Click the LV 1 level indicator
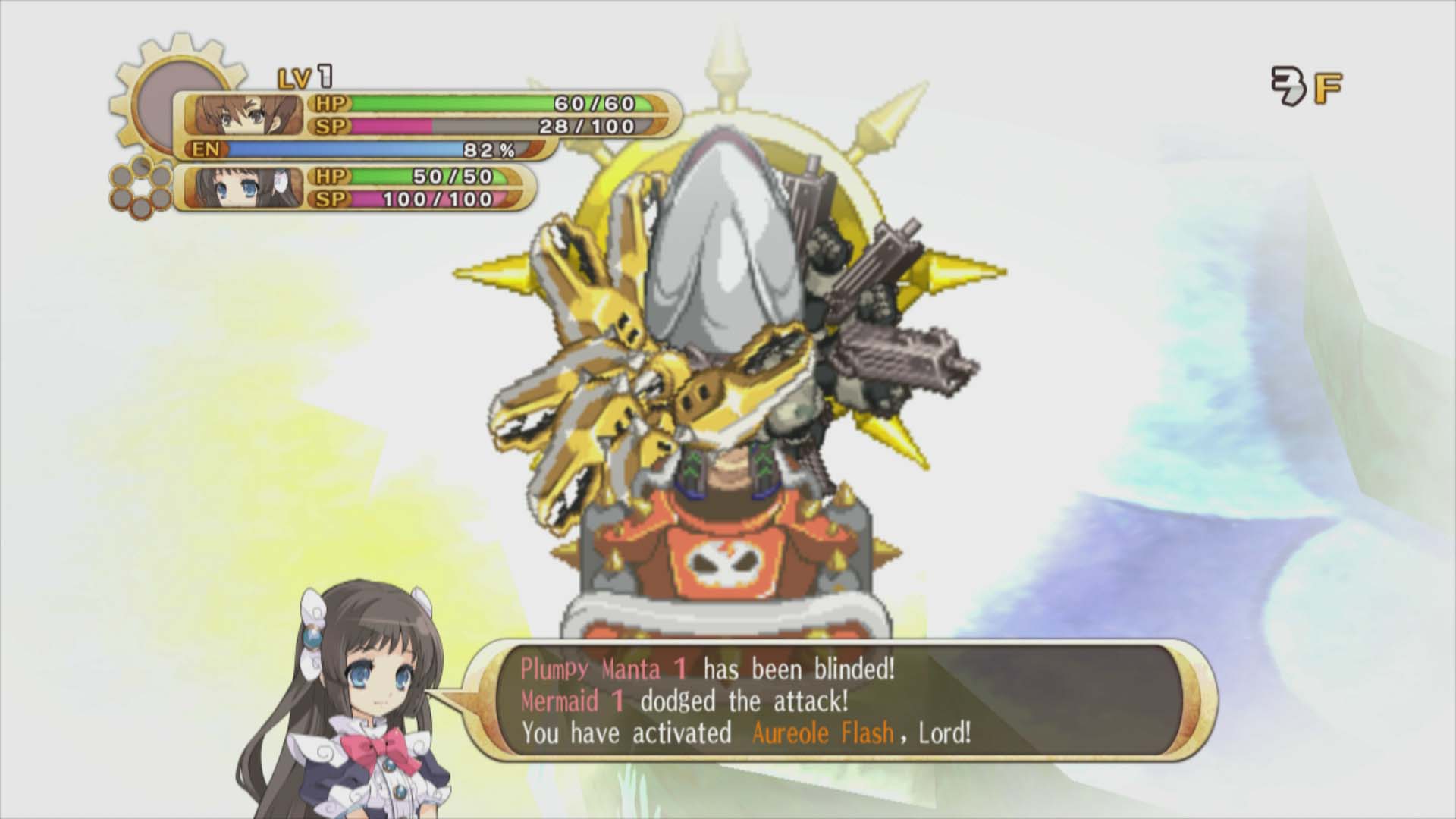 [306, 76]
